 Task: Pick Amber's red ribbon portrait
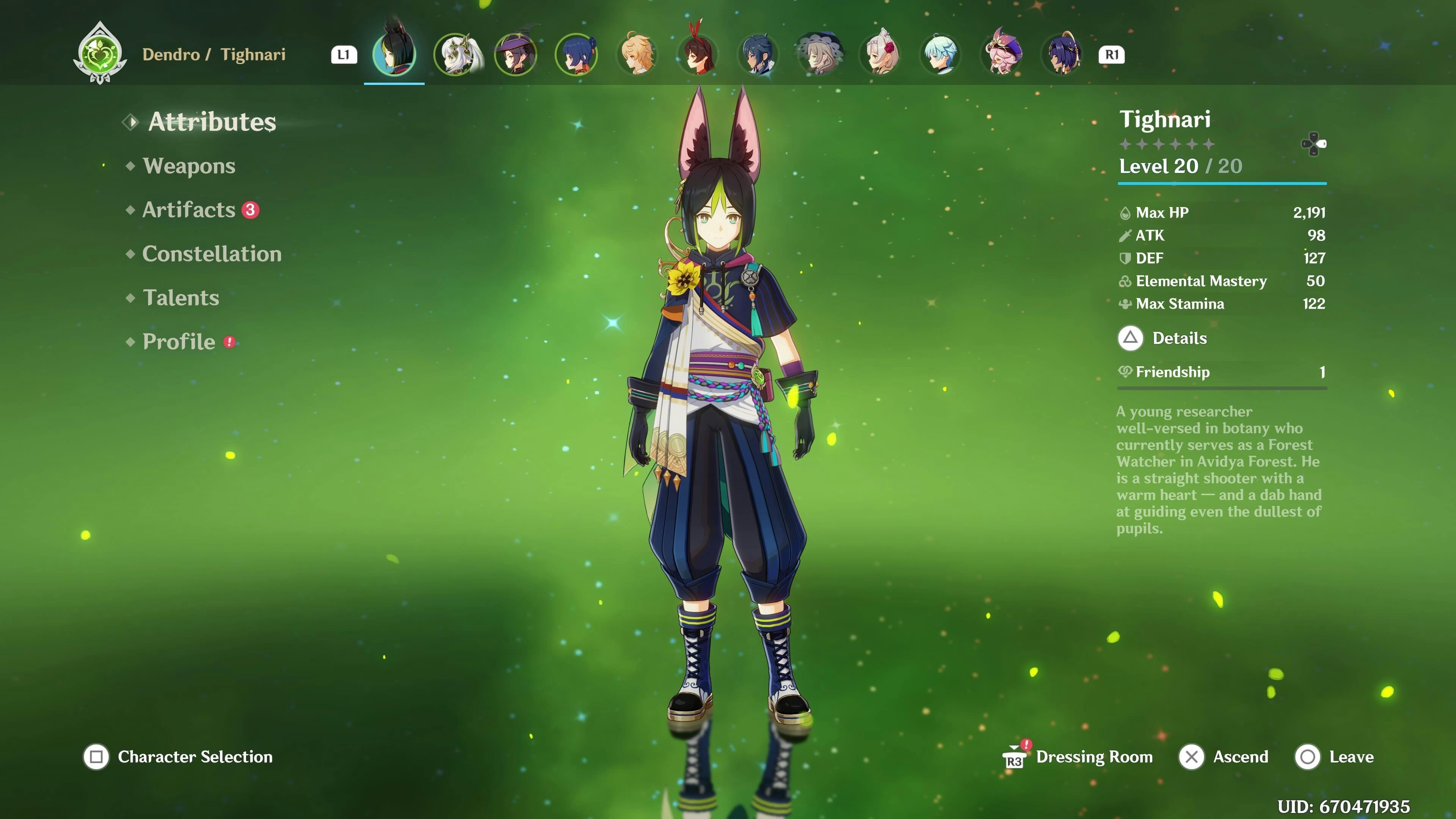click(x=698, y=54)
